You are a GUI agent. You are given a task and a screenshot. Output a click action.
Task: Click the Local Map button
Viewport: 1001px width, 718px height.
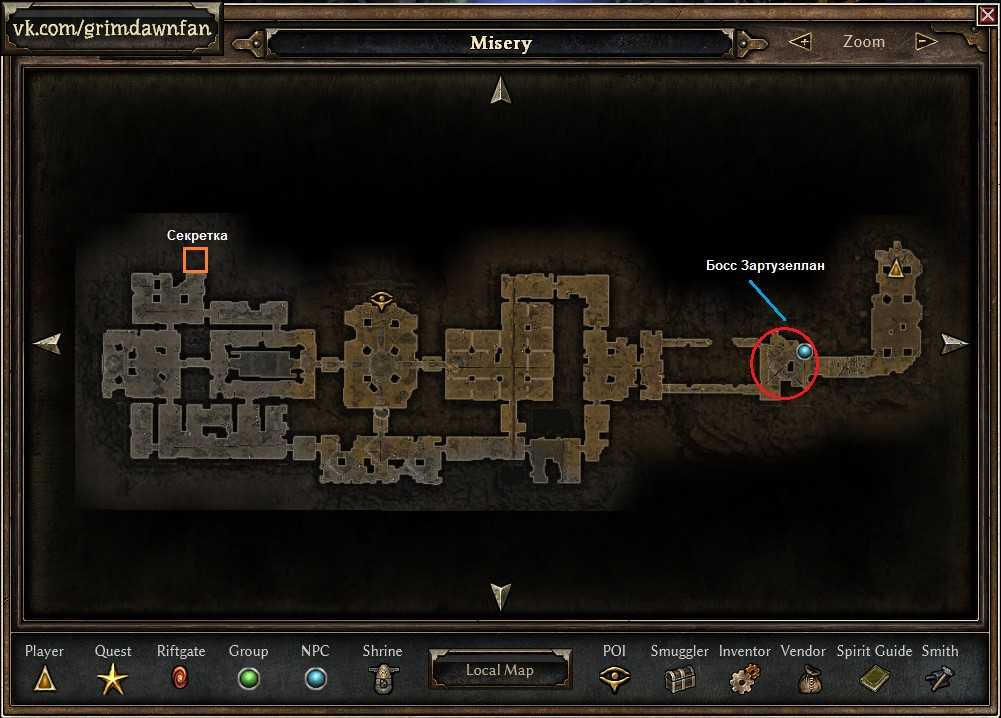500,670
